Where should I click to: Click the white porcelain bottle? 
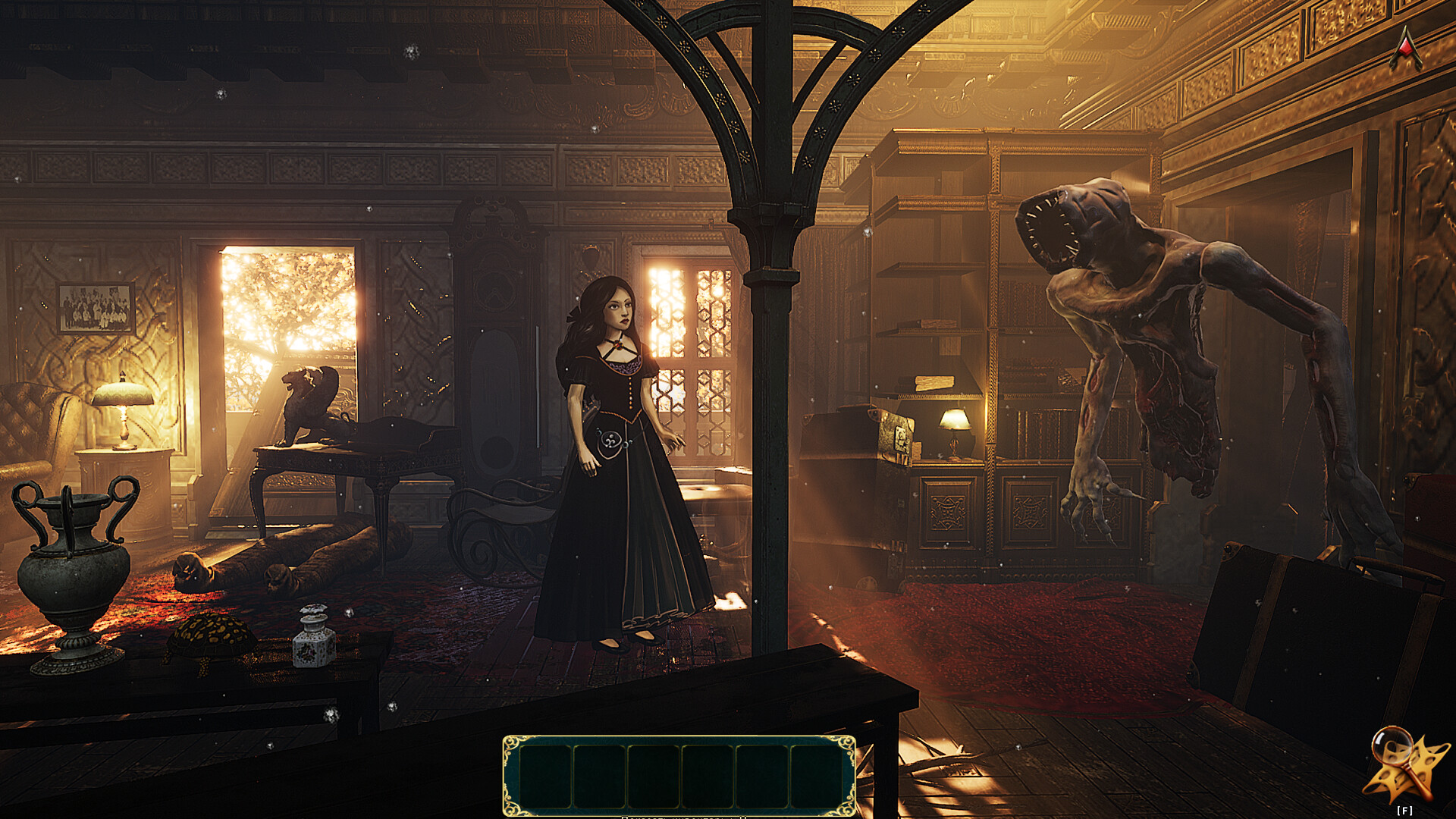click(311, 637)
